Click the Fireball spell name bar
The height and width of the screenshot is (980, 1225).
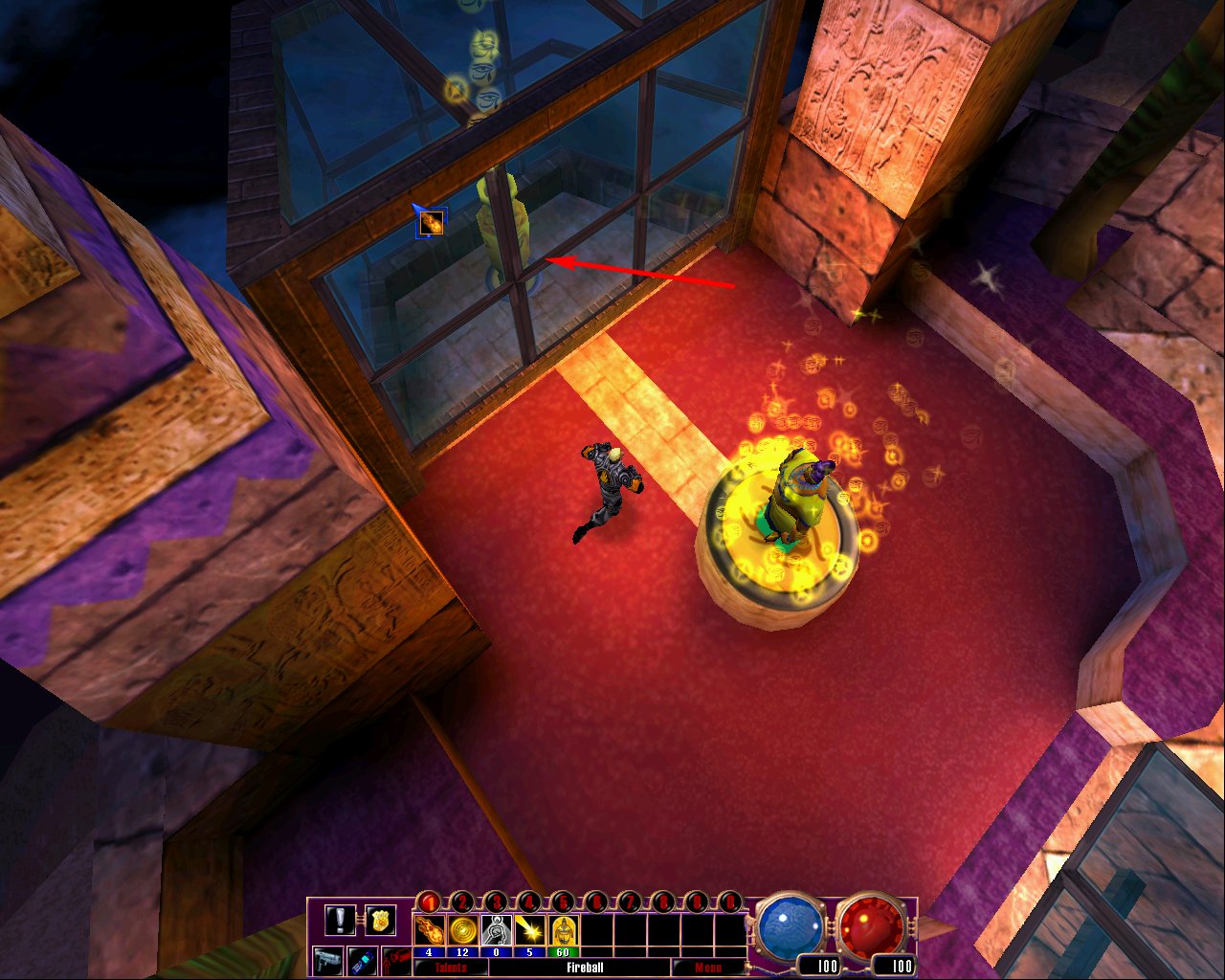tap(585, 967)
